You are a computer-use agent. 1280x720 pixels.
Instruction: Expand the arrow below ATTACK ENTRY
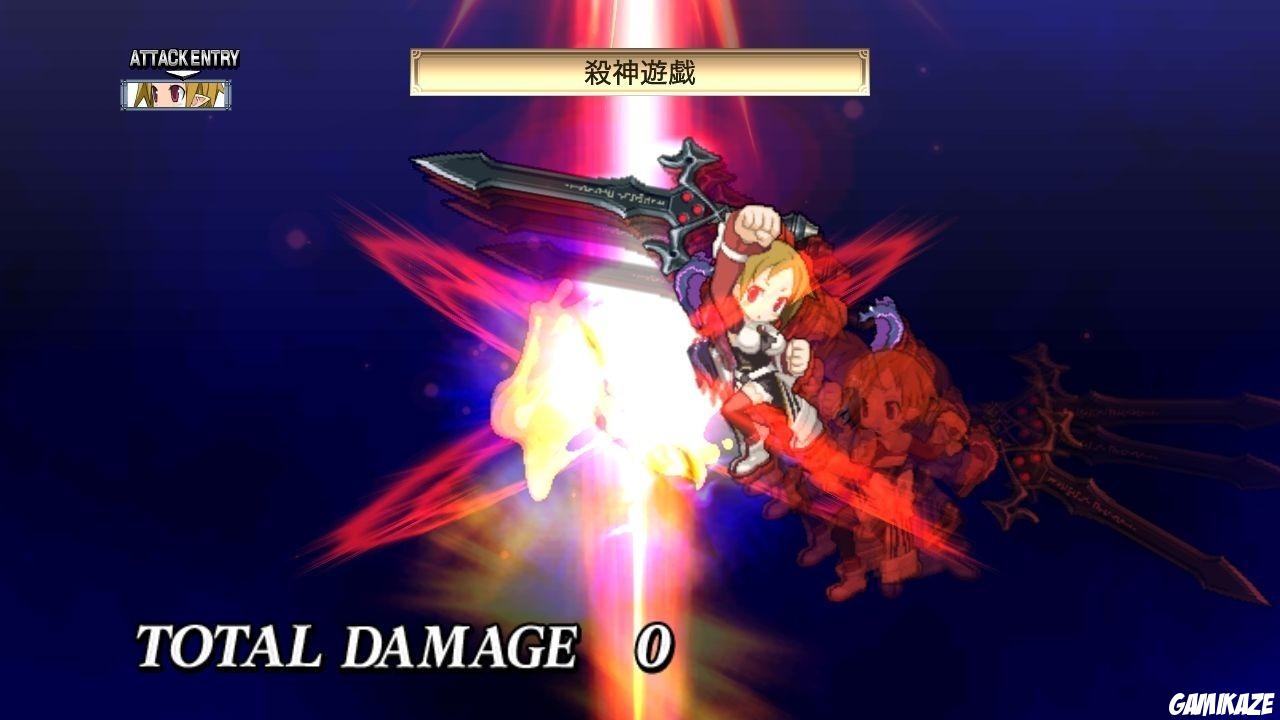click(181, 72)
